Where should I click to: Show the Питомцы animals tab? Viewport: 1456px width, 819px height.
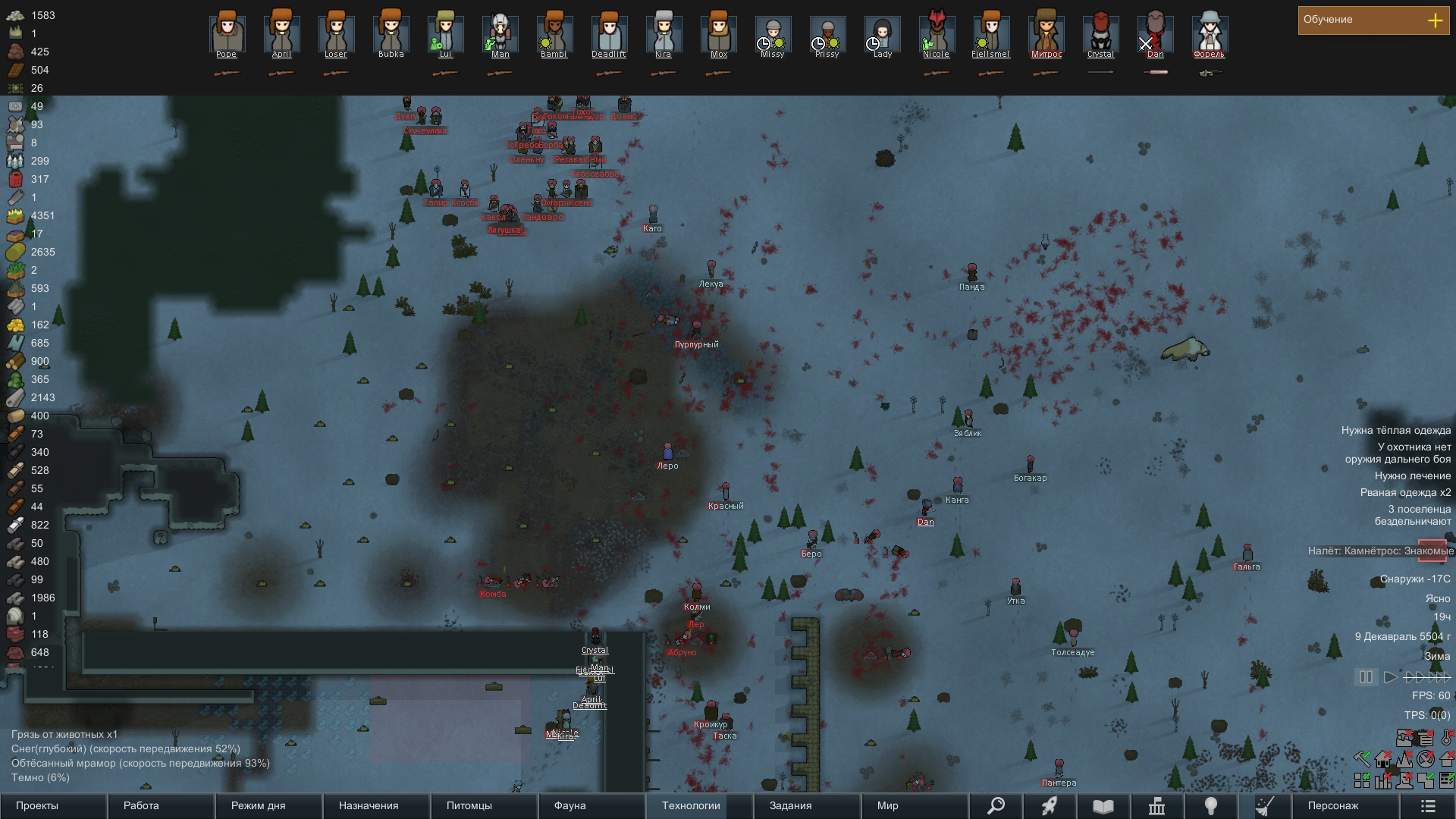(484, 805)
